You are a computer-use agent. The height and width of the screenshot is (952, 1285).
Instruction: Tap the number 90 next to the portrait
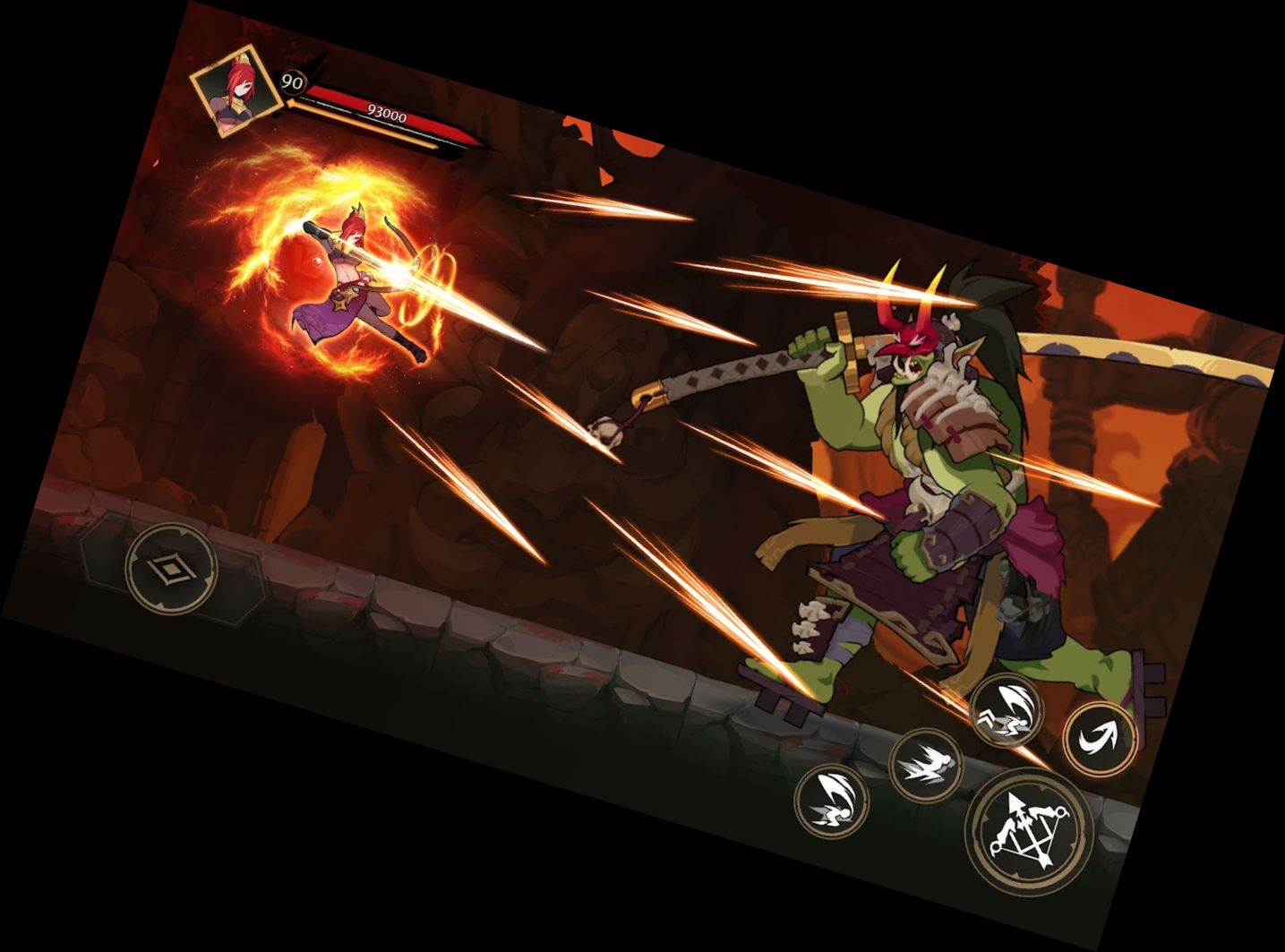[x=293, y=82]
